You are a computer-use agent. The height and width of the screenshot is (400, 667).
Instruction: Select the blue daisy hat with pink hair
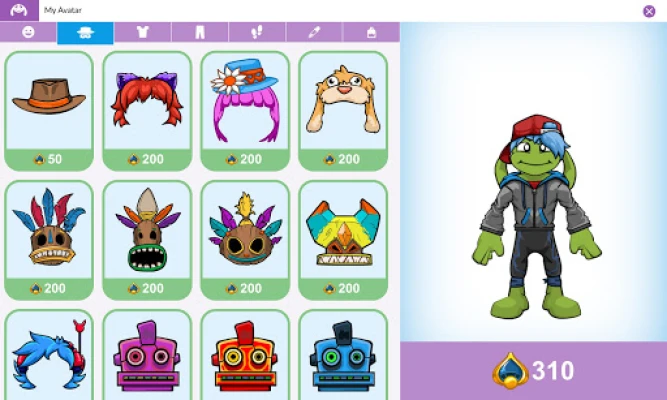click(x=245, y=110)
